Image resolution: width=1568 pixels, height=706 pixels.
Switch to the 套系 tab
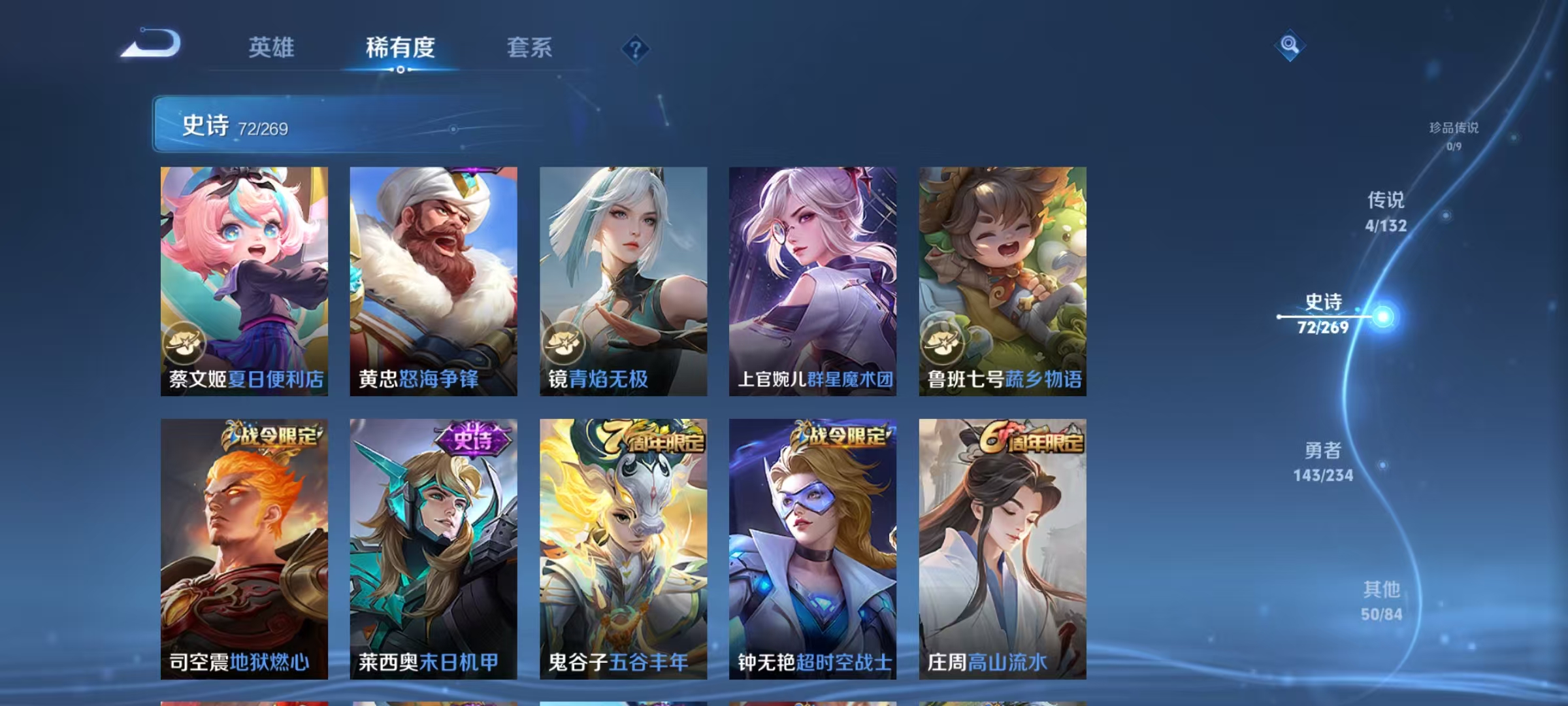(530, 48)
